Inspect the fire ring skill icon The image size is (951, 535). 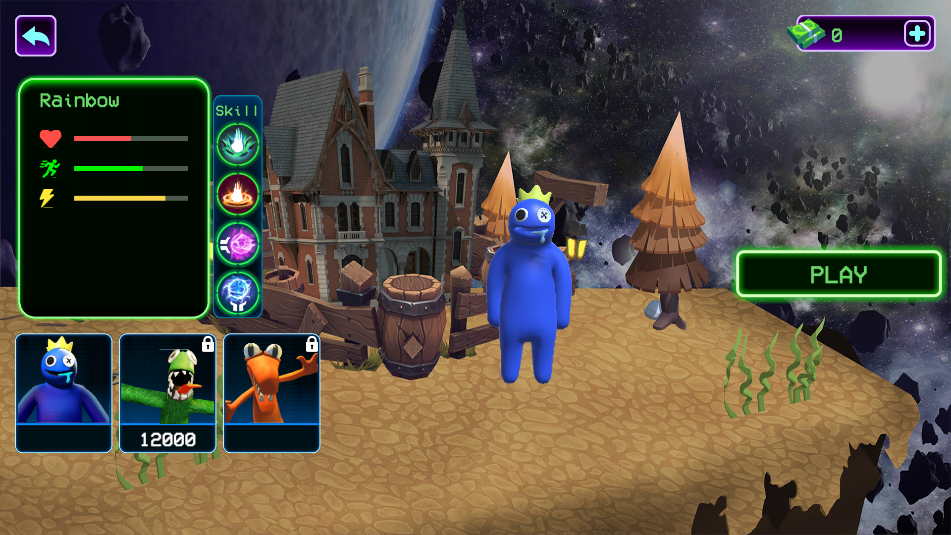pyautogui.click(x=238, y=193)
